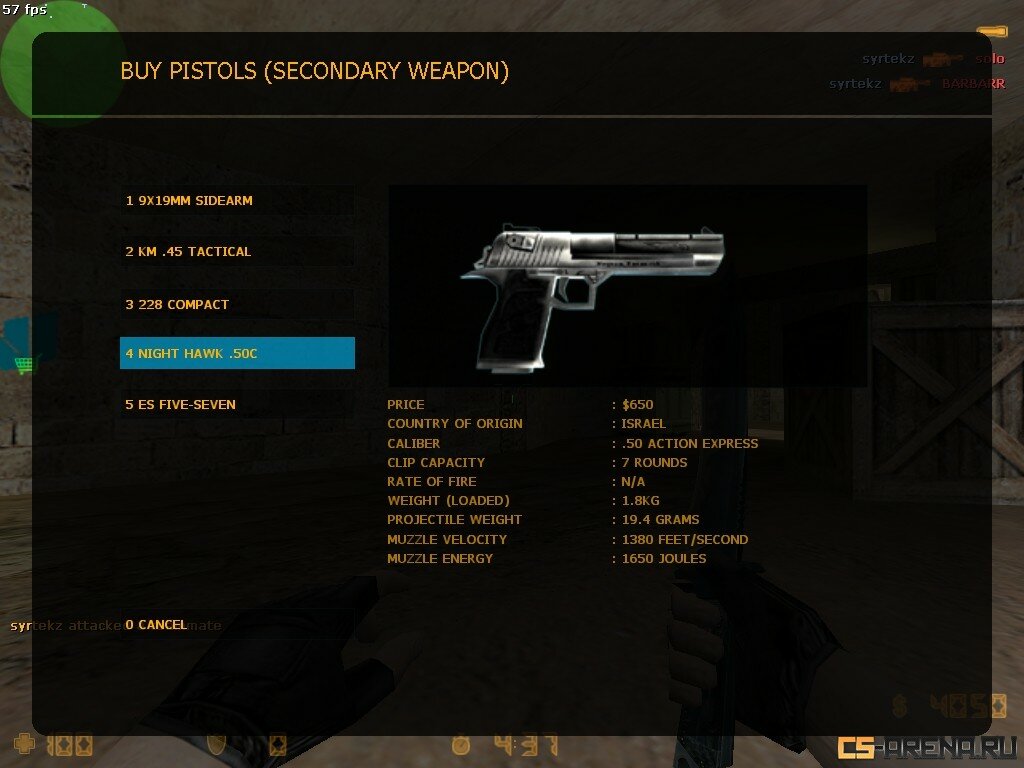
Task: Select the ES Five-Seven pistol
Action: [x=237, y=405]
